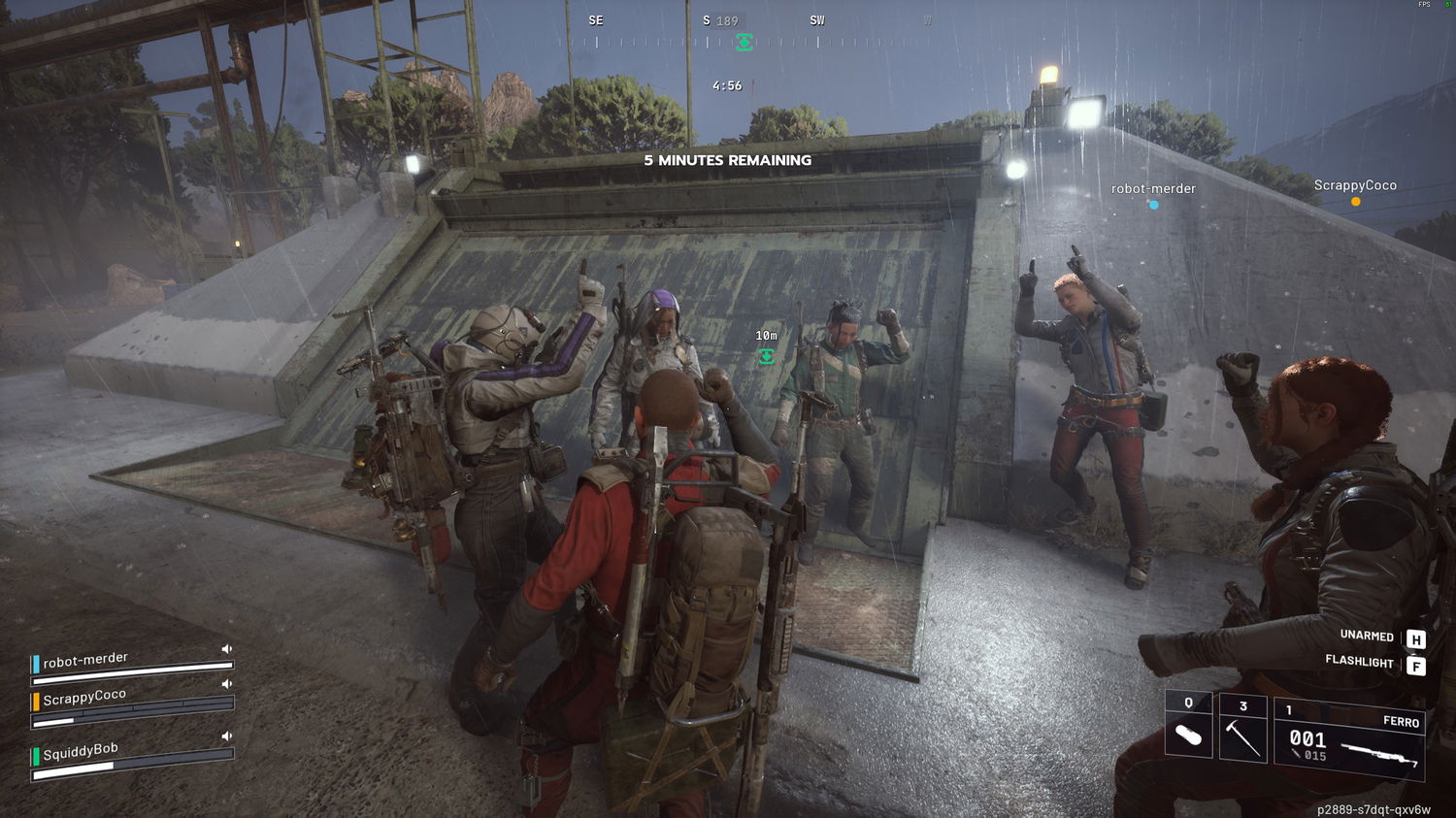Mute robot-merder's voice chat speaker
The width and height of the screenshot is (1456, 818).
225,650
